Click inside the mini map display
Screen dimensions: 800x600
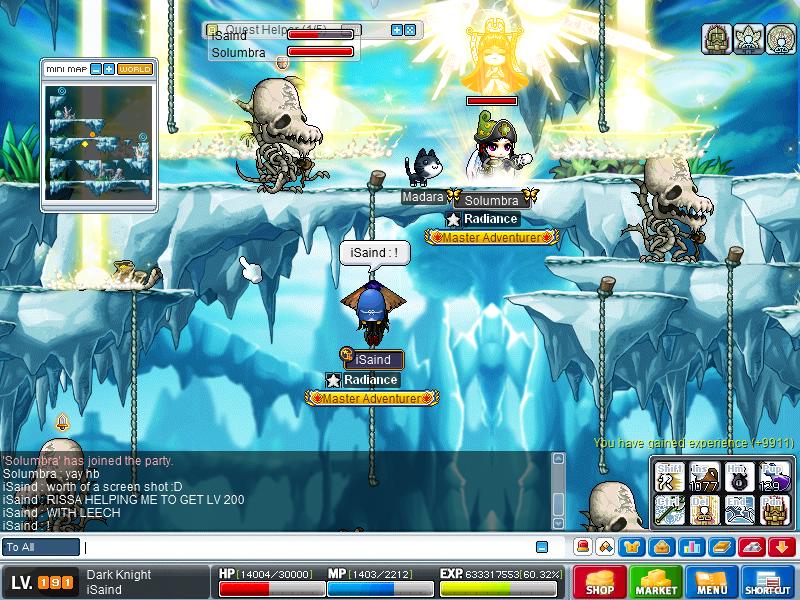(x=99, y=140)
